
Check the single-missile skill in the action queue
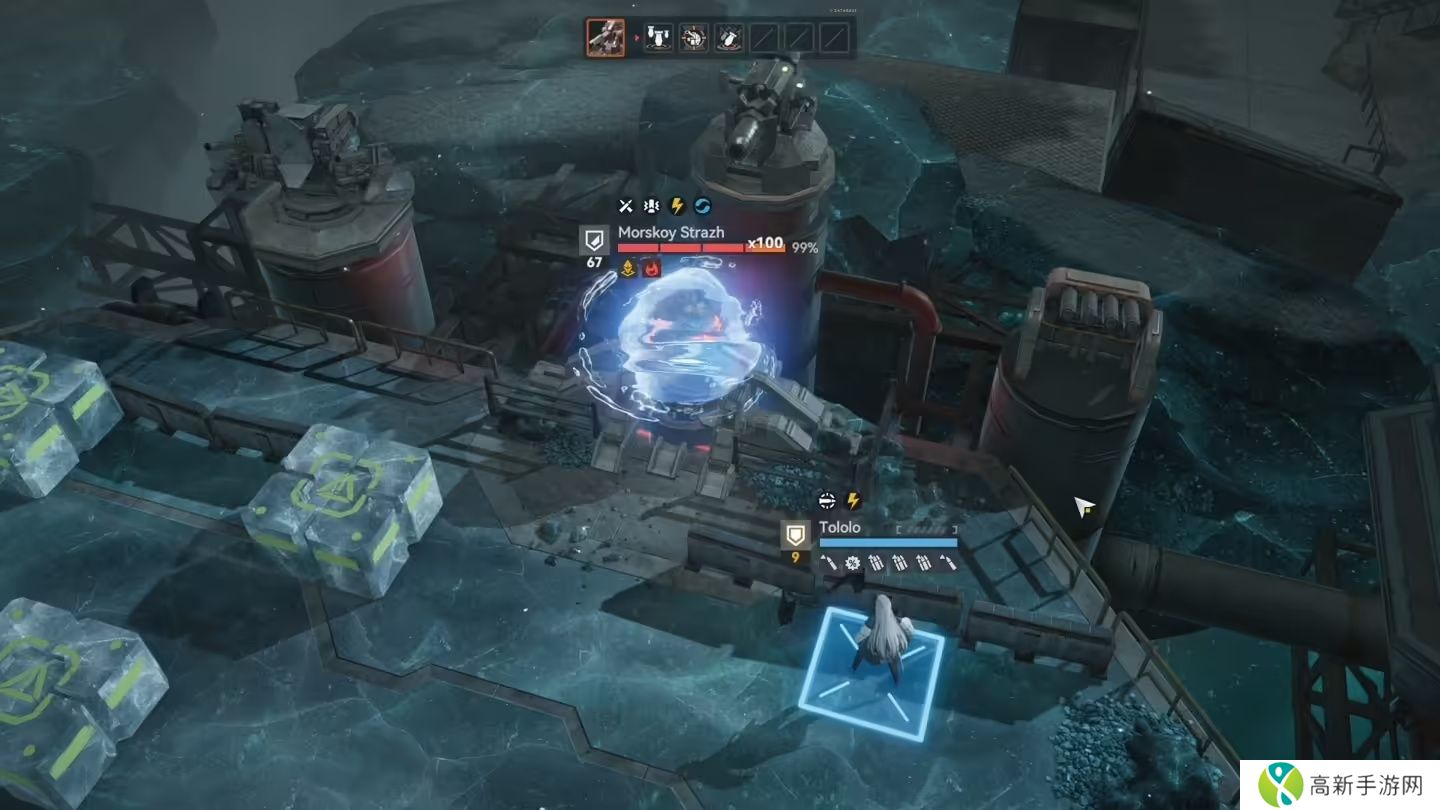728,39
